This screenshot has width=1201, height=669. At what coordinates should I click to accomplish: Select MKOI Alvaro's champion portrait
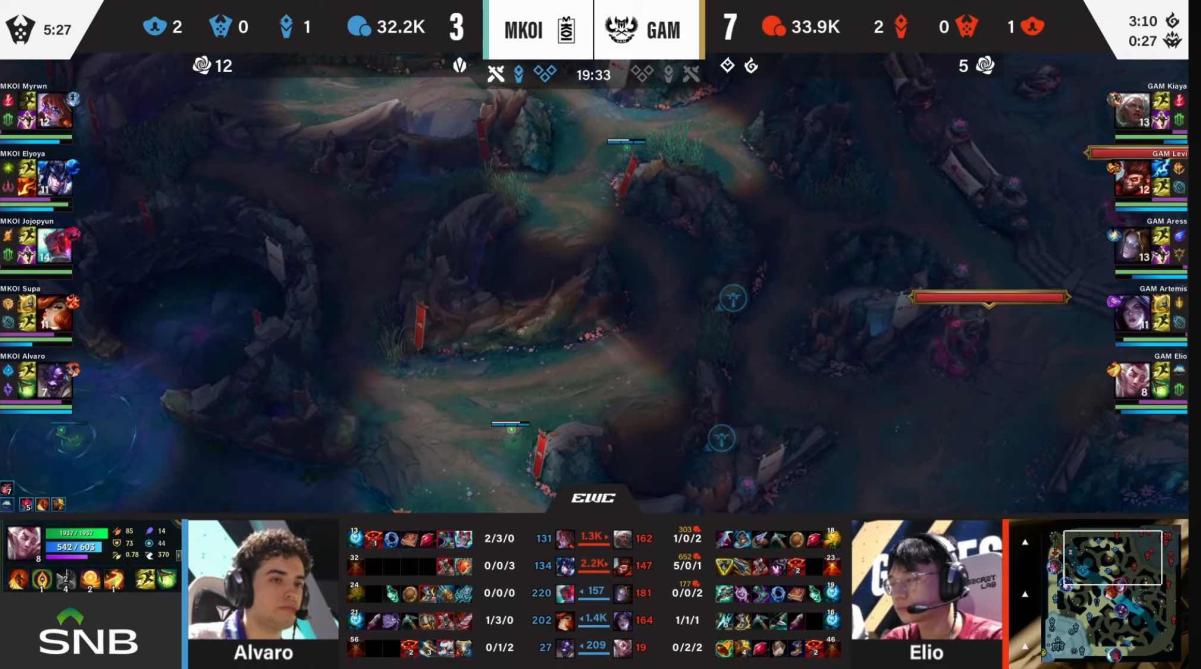tap(54, 381)
